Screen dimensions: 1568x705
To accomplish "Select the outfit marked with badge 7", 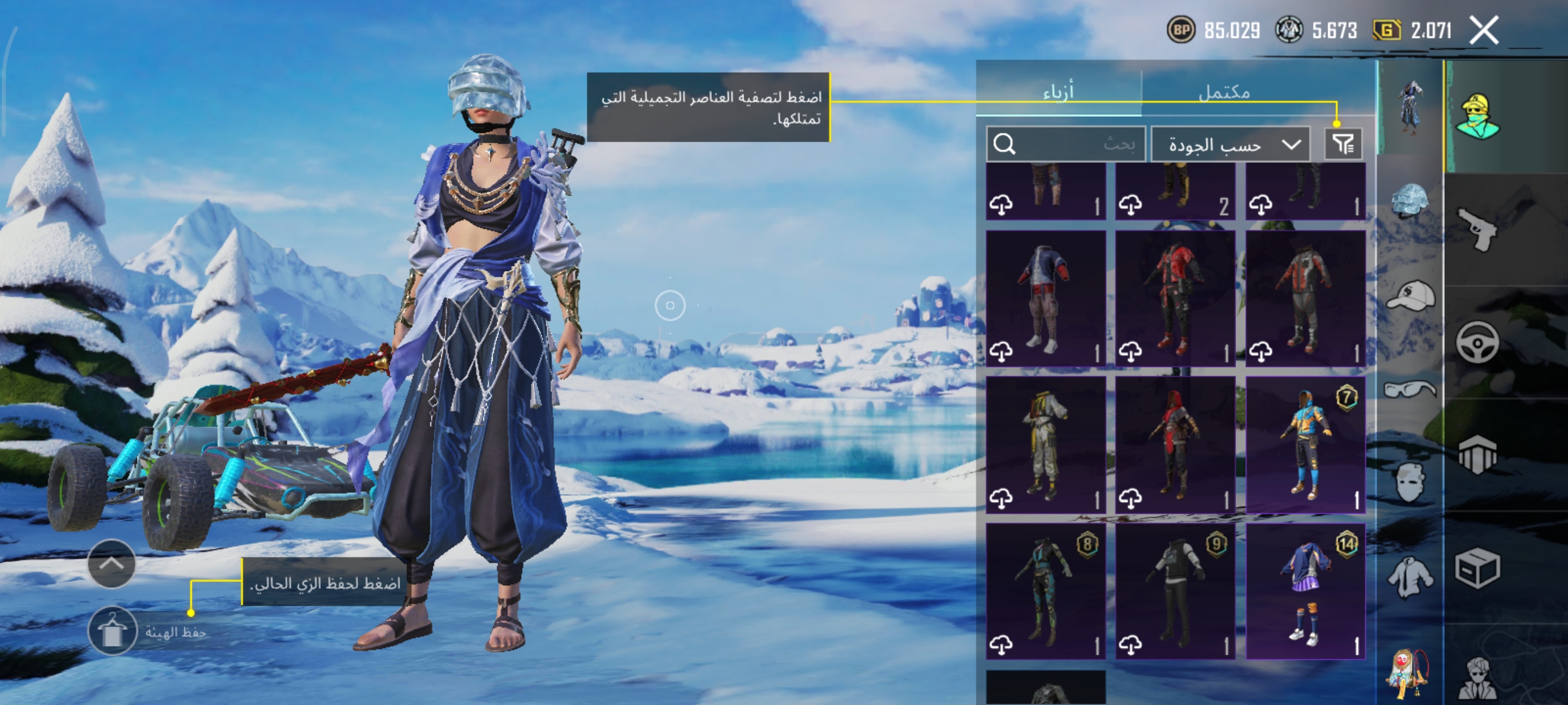I will tap(1305, 444).
